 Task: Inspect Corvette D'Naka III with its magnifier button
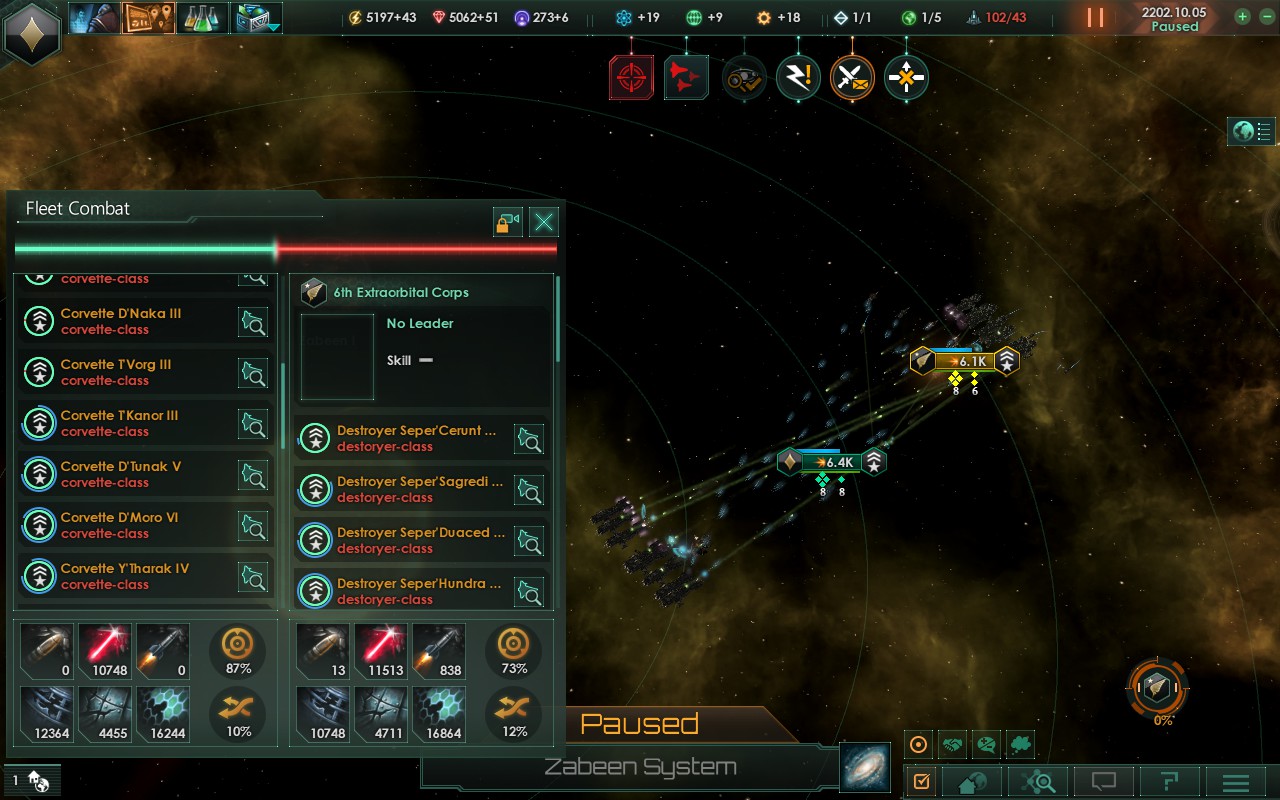click(253, 322)
